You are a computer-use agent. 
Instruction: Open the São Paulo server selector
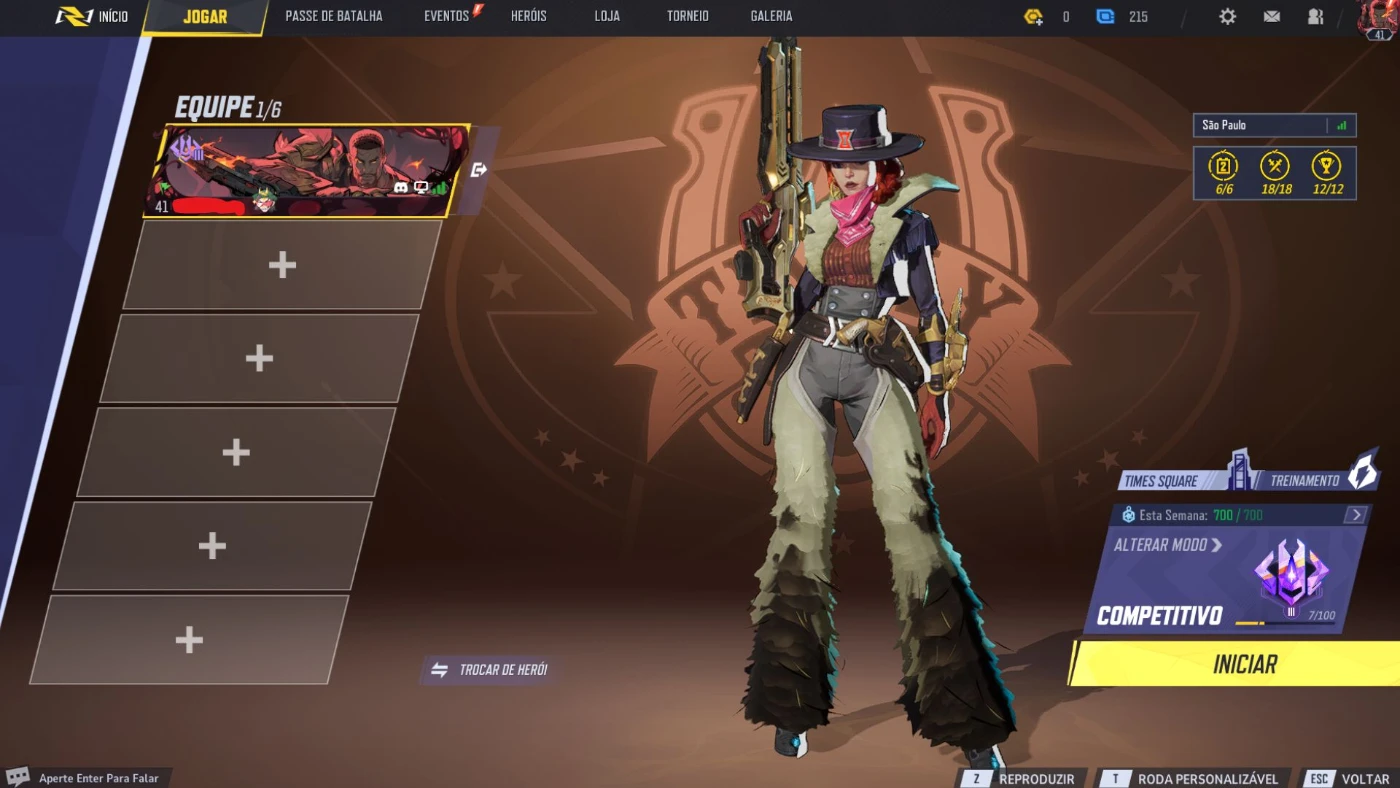coord(1273,125)
